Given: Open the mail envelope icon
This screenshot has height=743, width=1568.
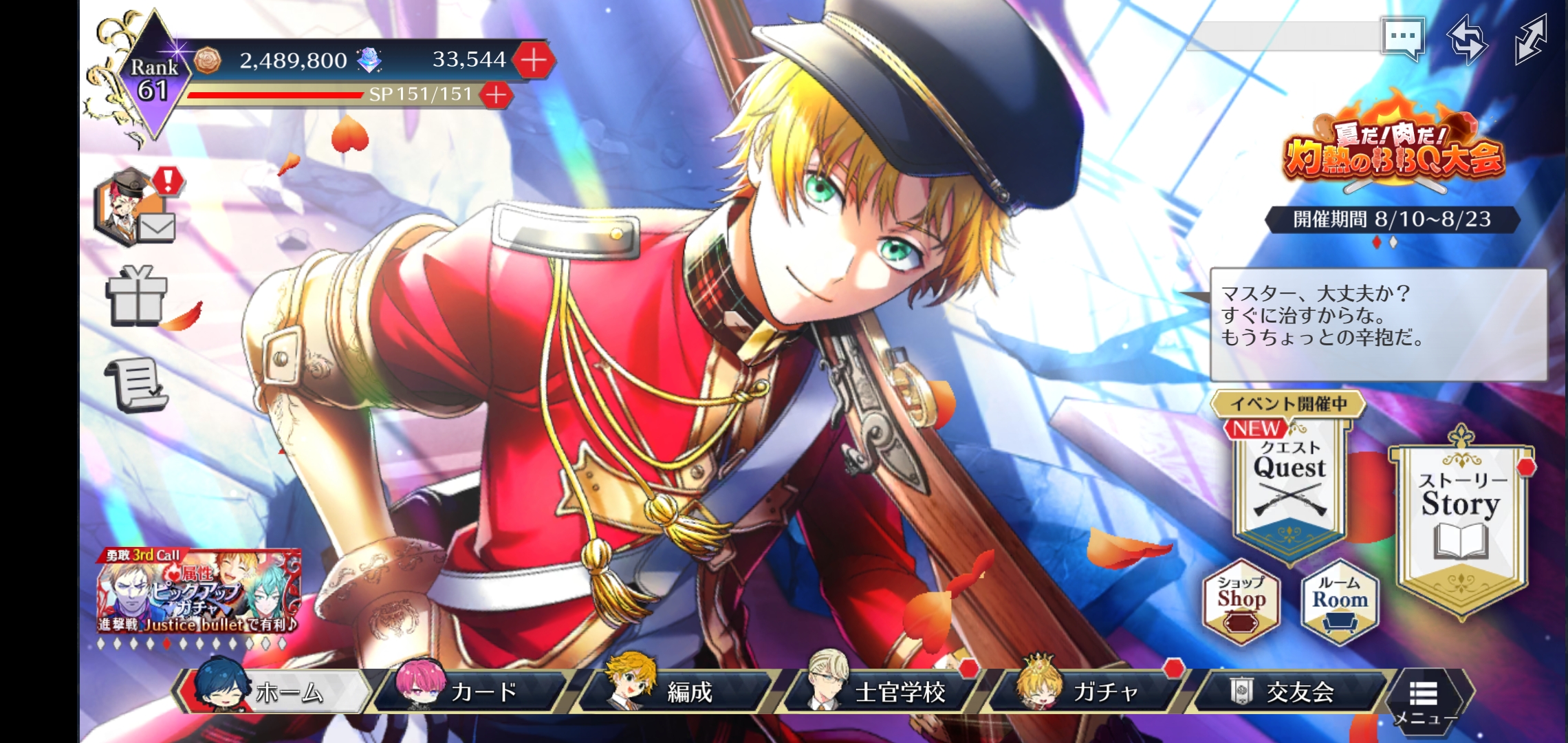Looking at the screenshot, I should 157,226.
